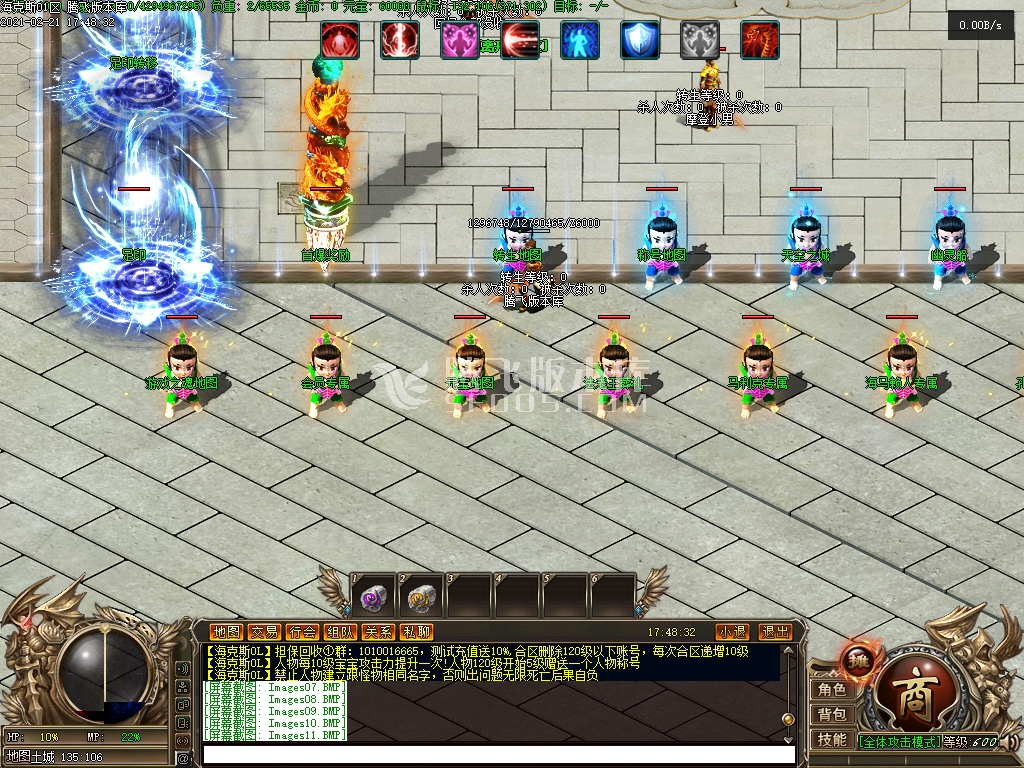Open the 私聊 private chat
This screenshot has height=768, width=1024.
(x=416, y=632)
